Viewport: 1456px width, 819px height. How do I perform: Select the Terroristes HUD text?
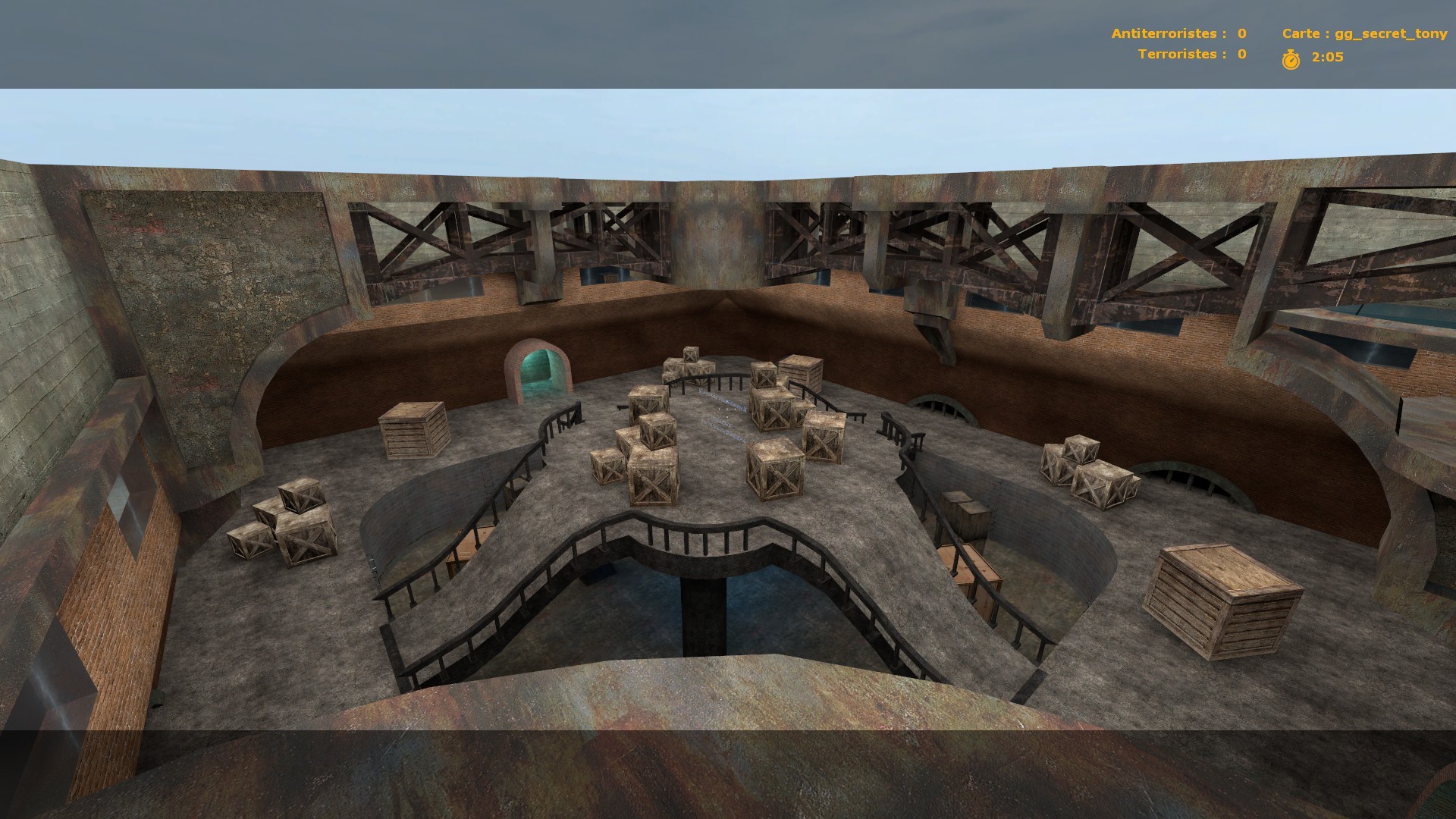pyautogui.click(x=1181, y=54)
